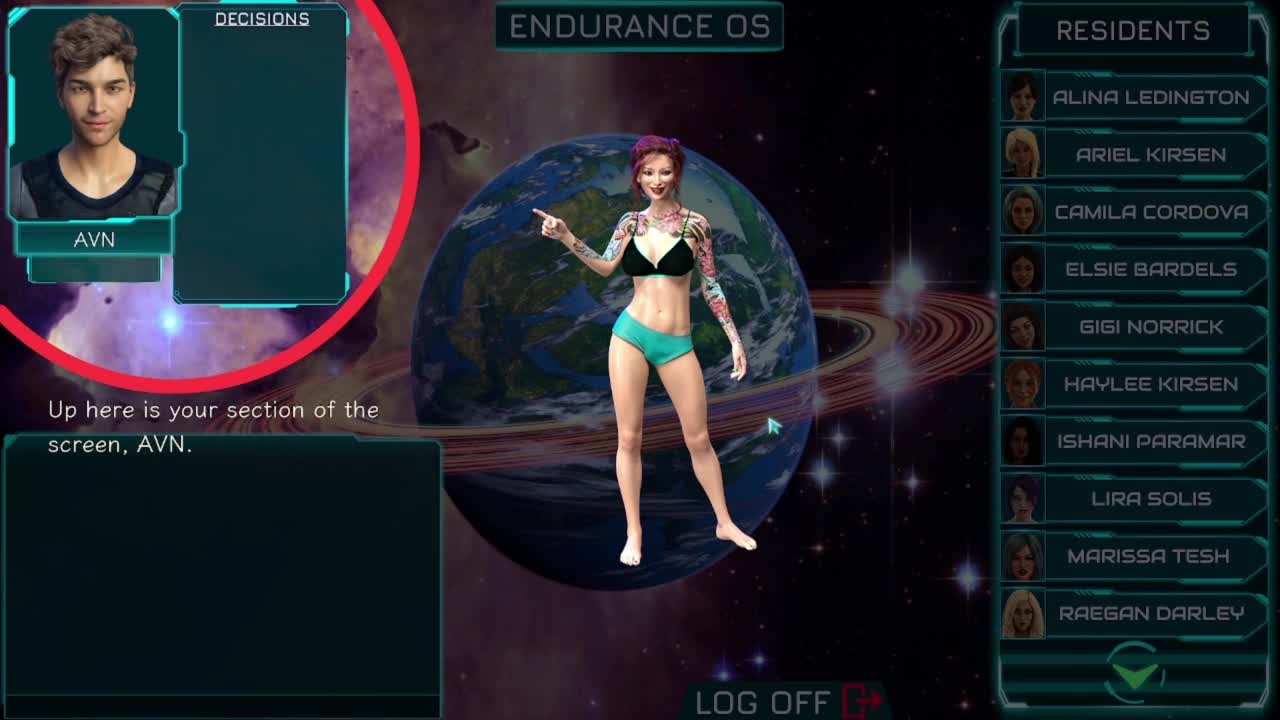Select the AVN player portrait
The width and height of the screenshot is (1280, 720).
click(x=94, y=115)
